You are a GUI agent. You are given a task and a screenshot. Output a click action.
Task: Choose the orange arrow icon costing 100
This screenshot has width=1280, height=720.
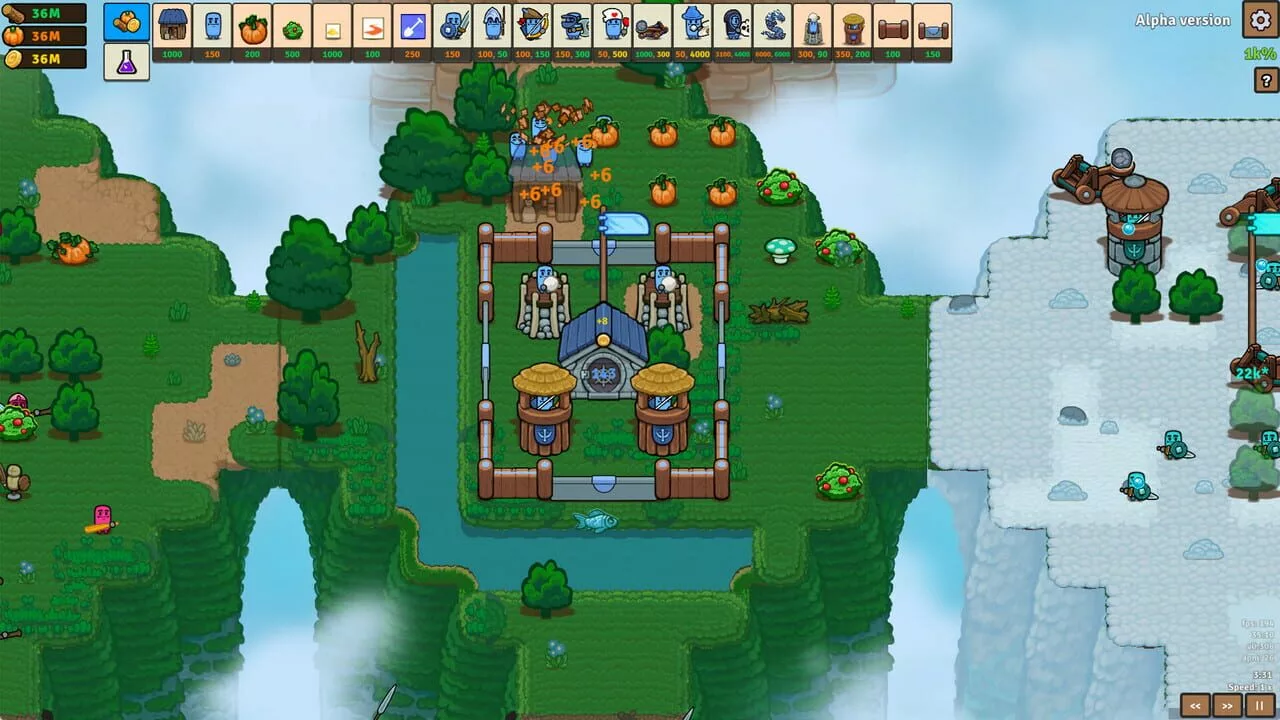(373, 30)
